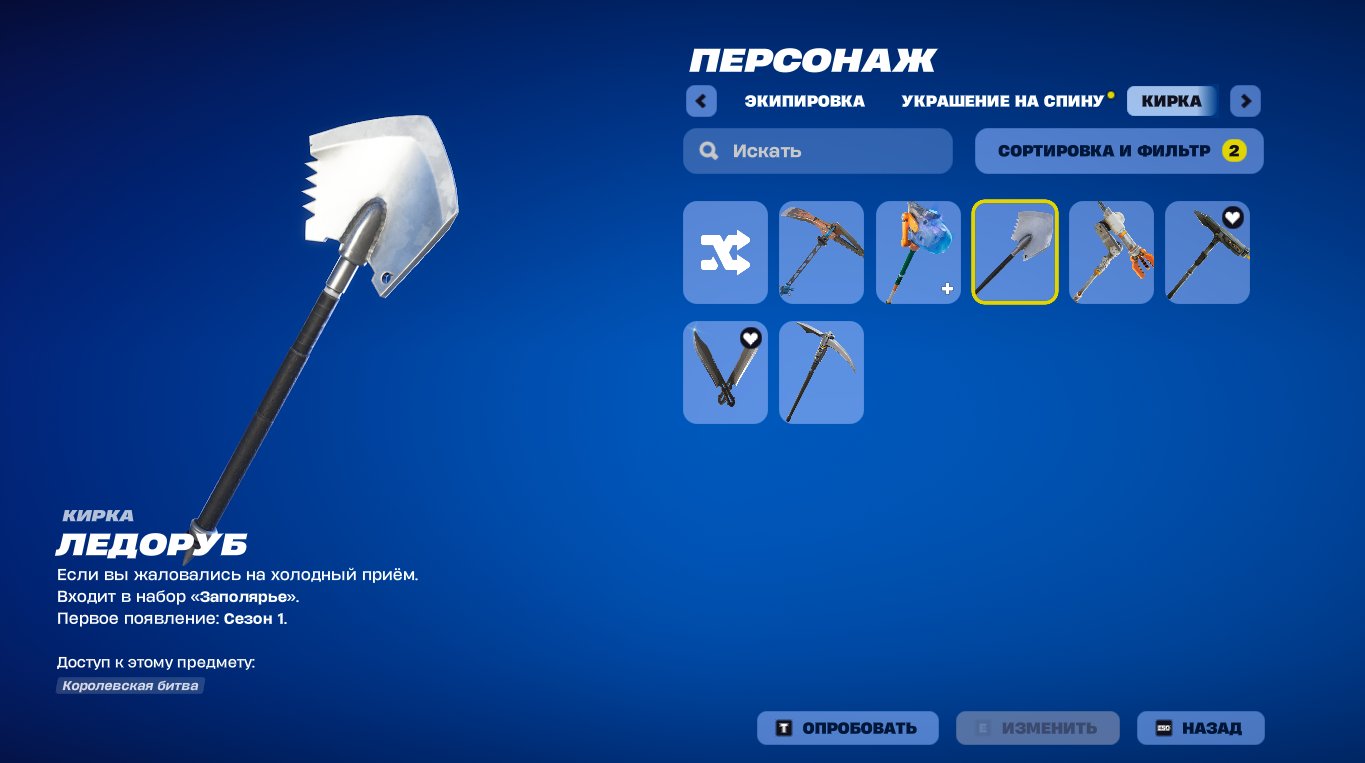Click the left arrow to go to previous category

701,101
